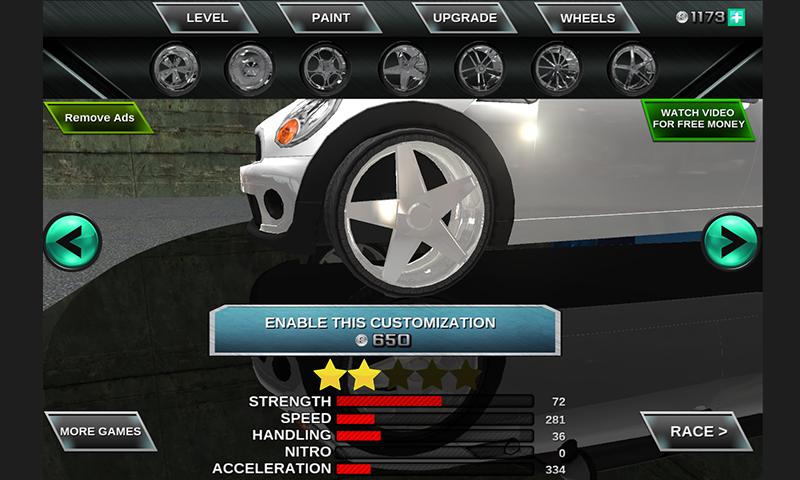Open More Games
This screenshot has height=480, width=800.
tap(100, 432)
